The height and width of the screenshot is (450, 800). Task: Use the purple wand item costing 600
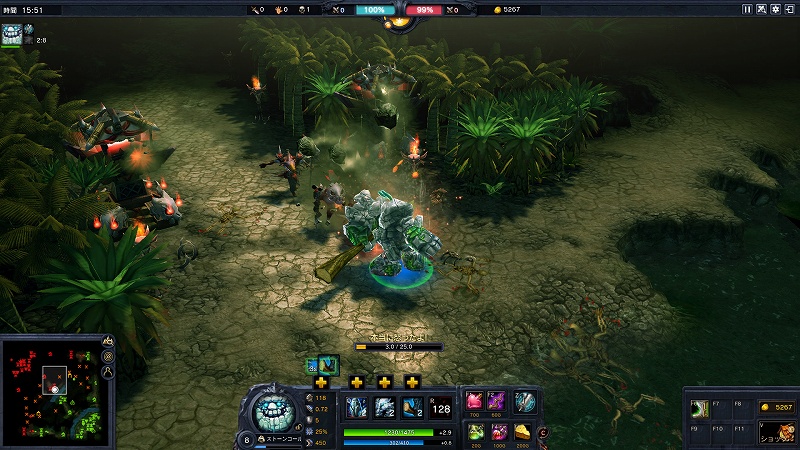[x=498, y=401]
